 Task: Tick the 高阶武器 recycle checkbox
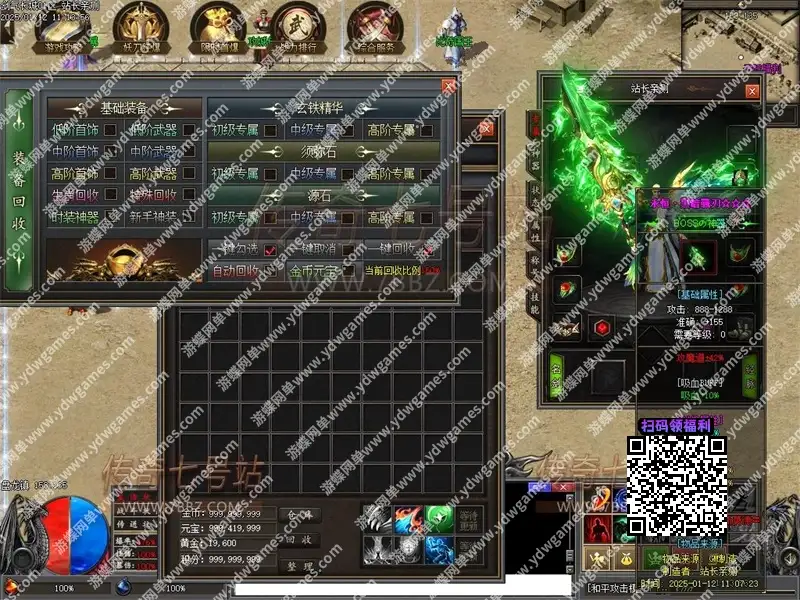click(x=189, y=173)
